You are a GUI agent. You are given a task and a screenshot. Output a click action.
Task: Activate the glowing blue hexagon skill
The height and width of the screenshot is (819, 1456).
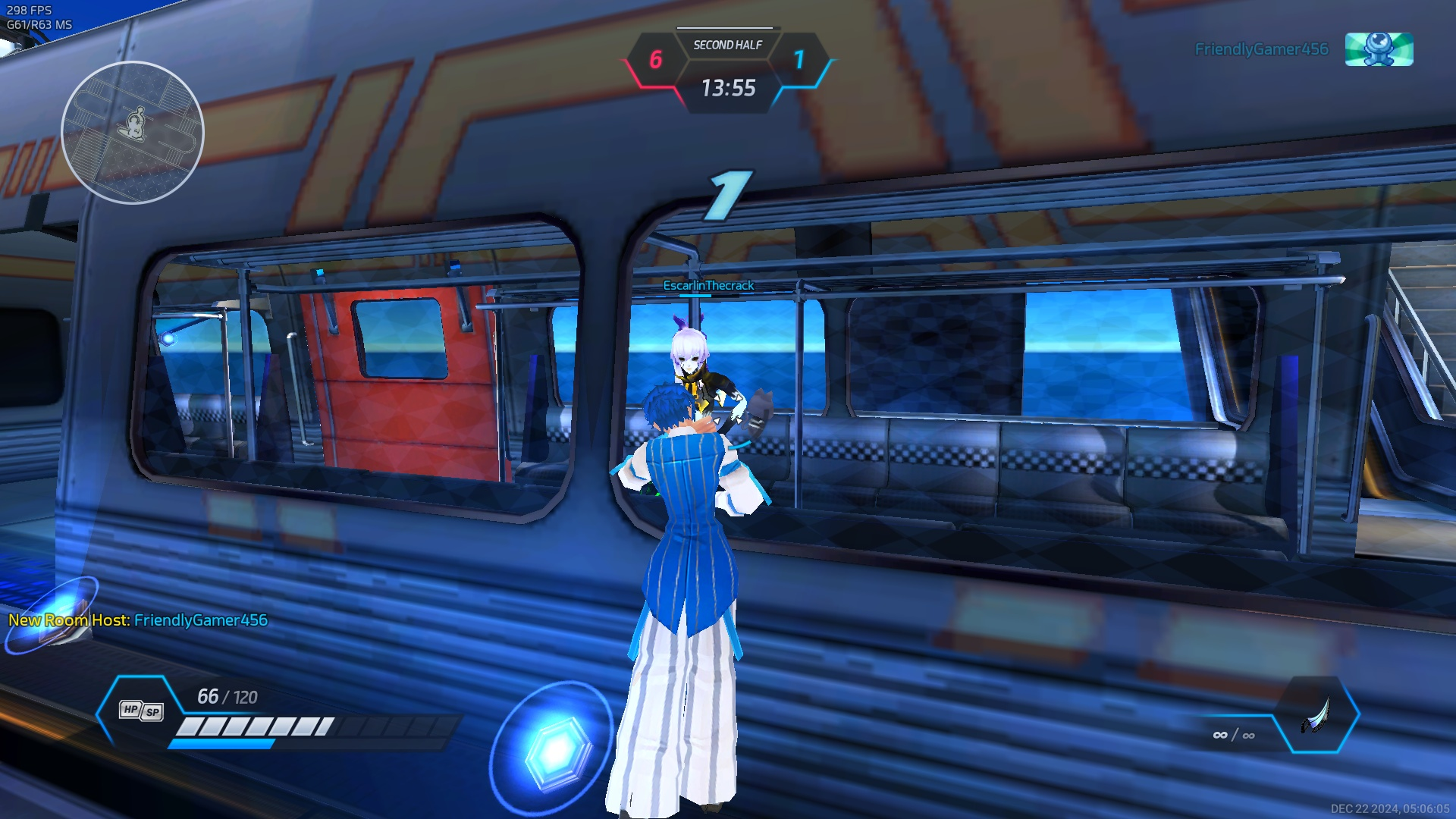click(x=556, y=749)
